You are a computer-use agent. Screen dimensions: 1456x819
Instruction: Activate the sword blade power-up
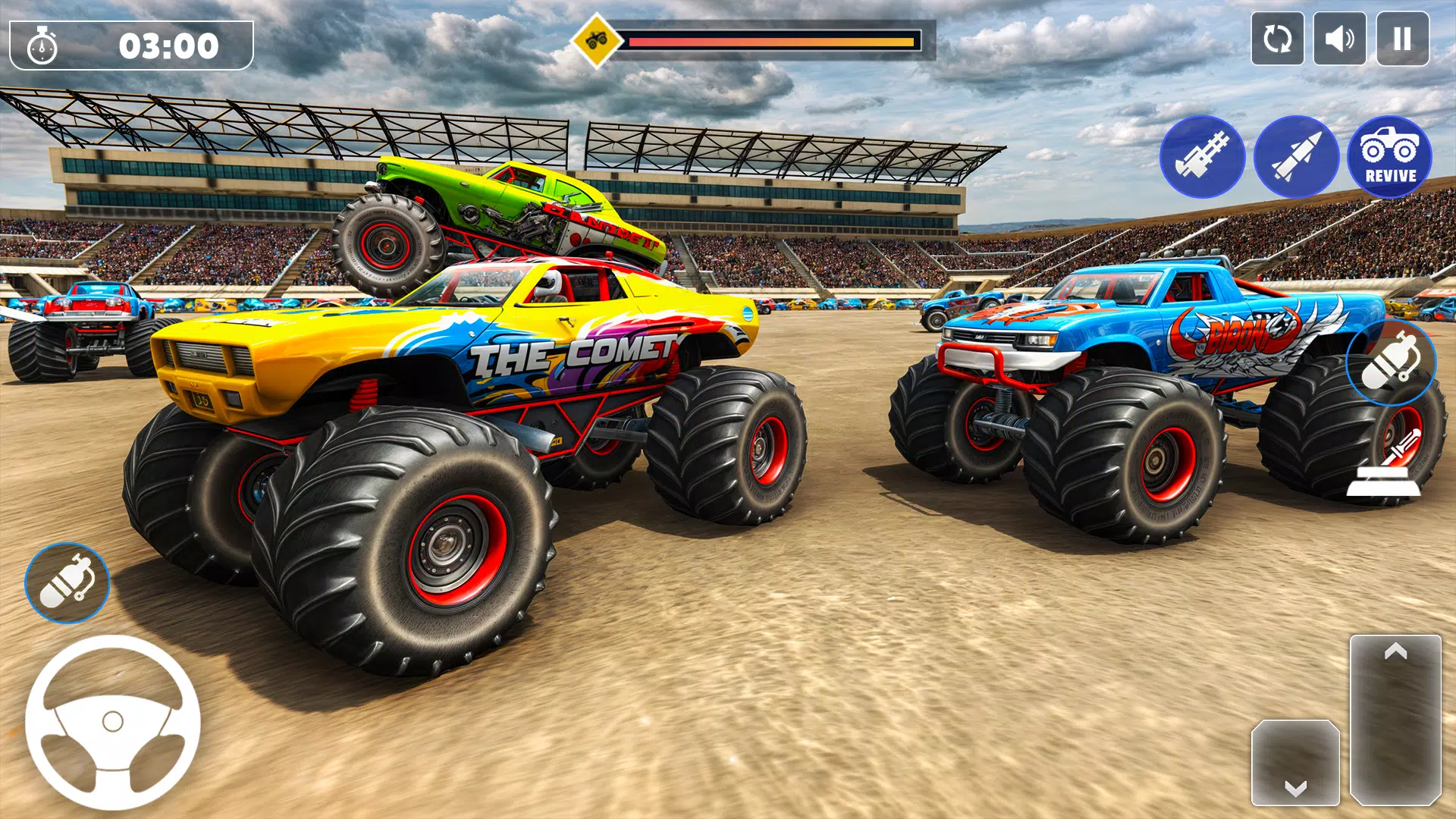1402,447
